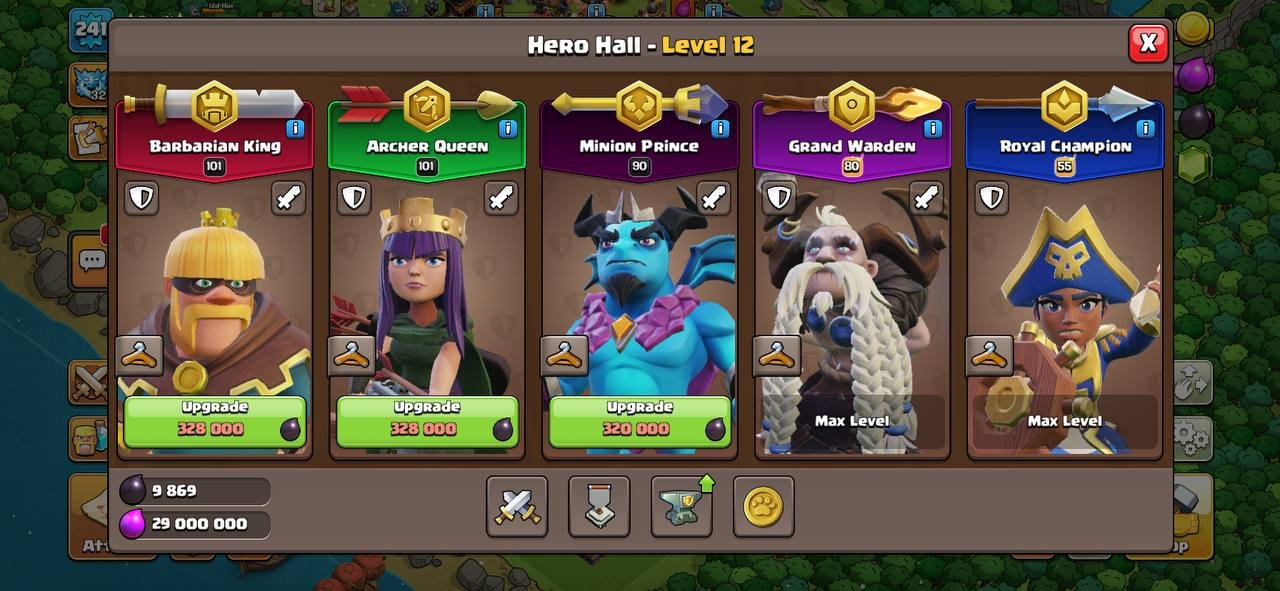Open Royal Champion skin hanger
This screenshot has width=1280, height=591.
click(990, 355)
